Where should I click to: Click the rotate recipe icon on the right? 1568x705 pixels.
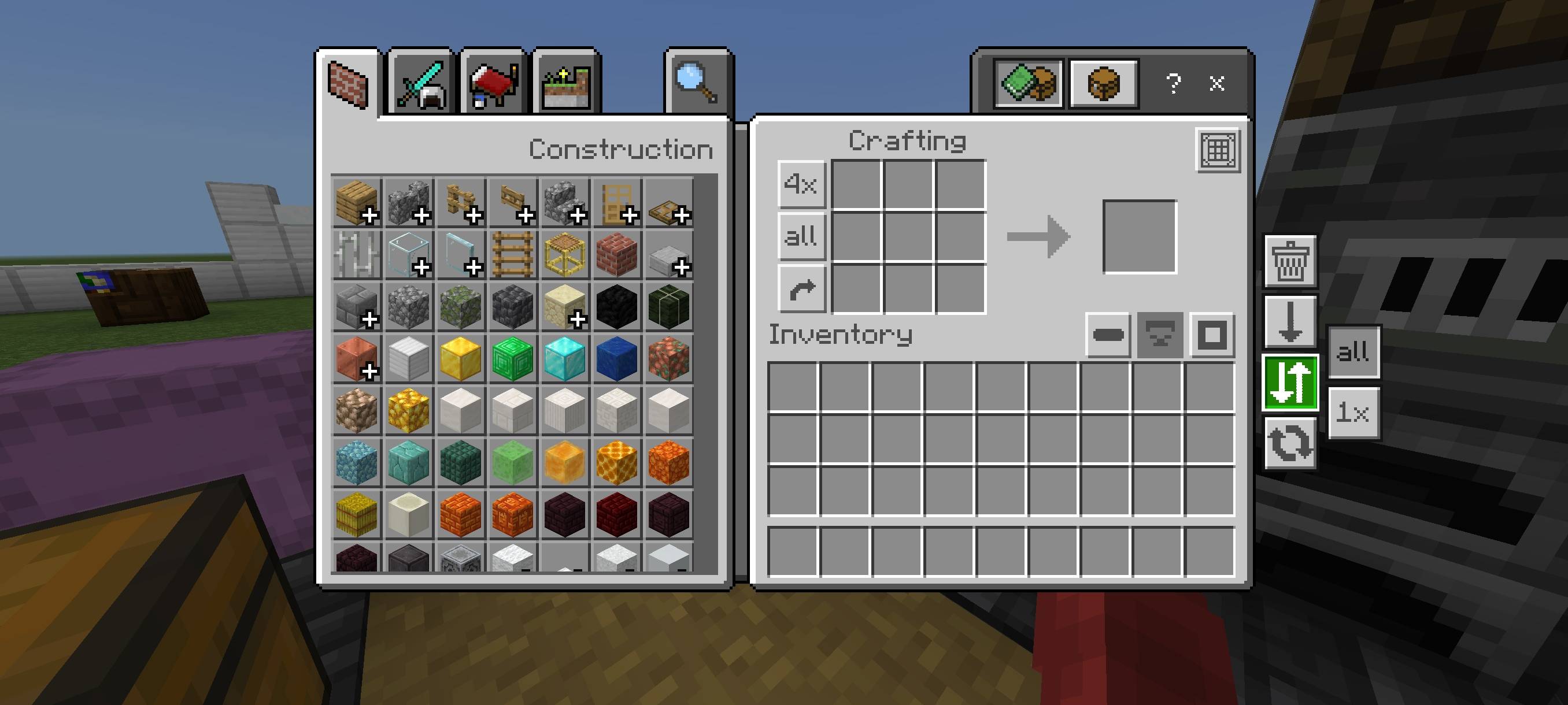pos(1290,443)
